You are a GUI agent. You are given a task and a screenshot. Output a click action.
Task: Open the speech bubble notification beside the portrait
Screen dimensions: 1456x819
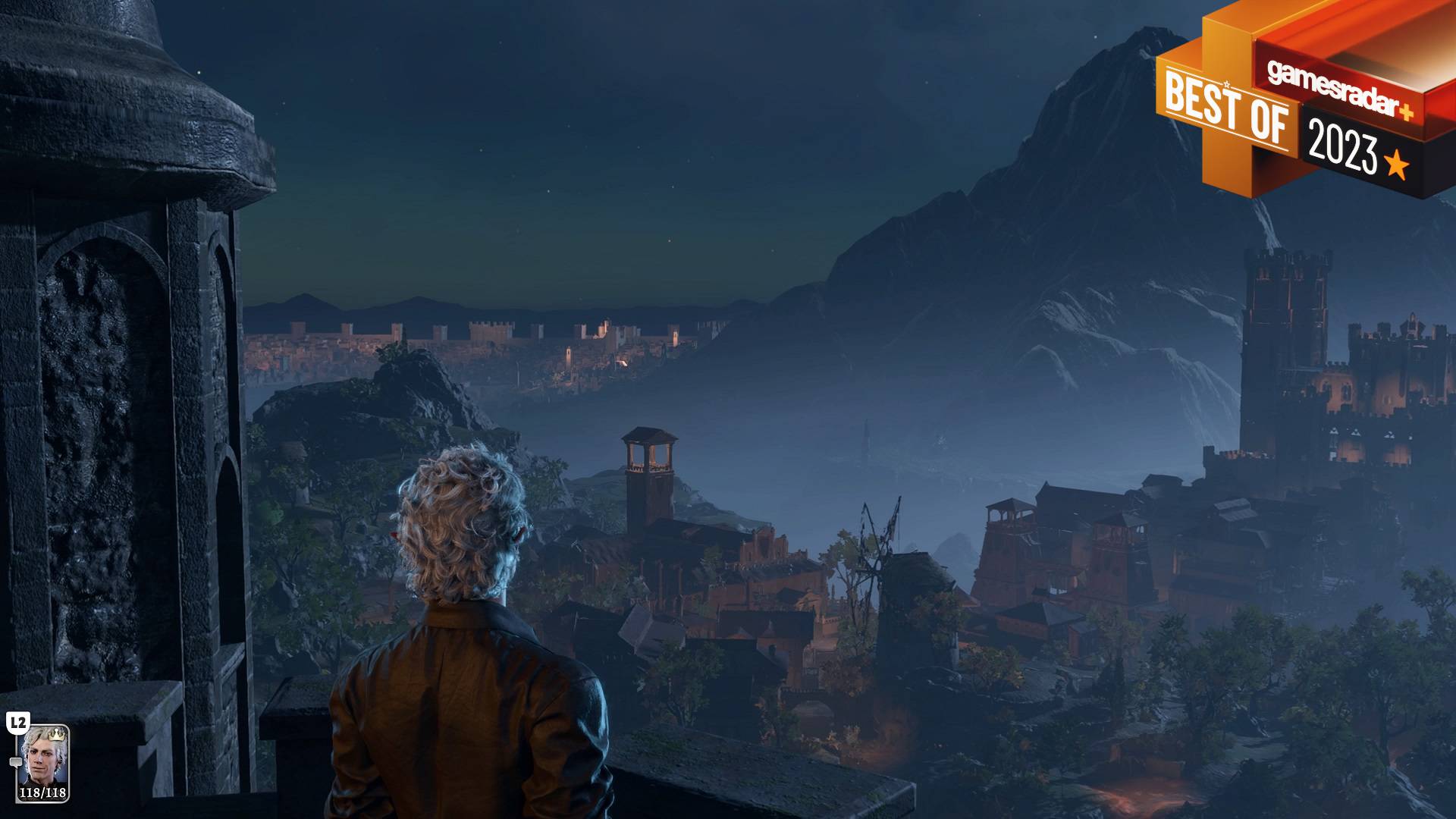16,762
